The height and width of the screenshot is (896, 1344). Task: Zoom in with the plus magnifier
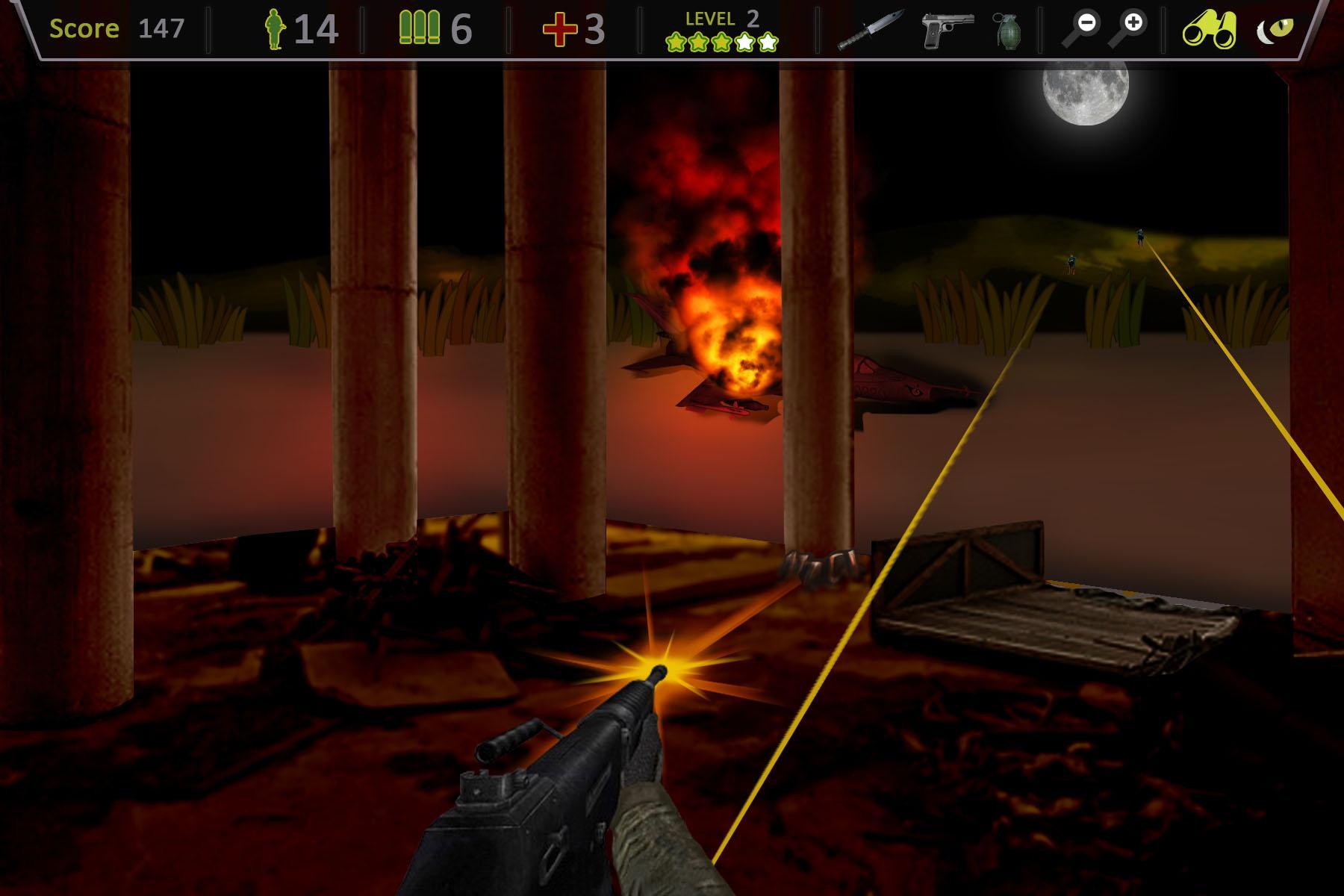pos(1127,28)
